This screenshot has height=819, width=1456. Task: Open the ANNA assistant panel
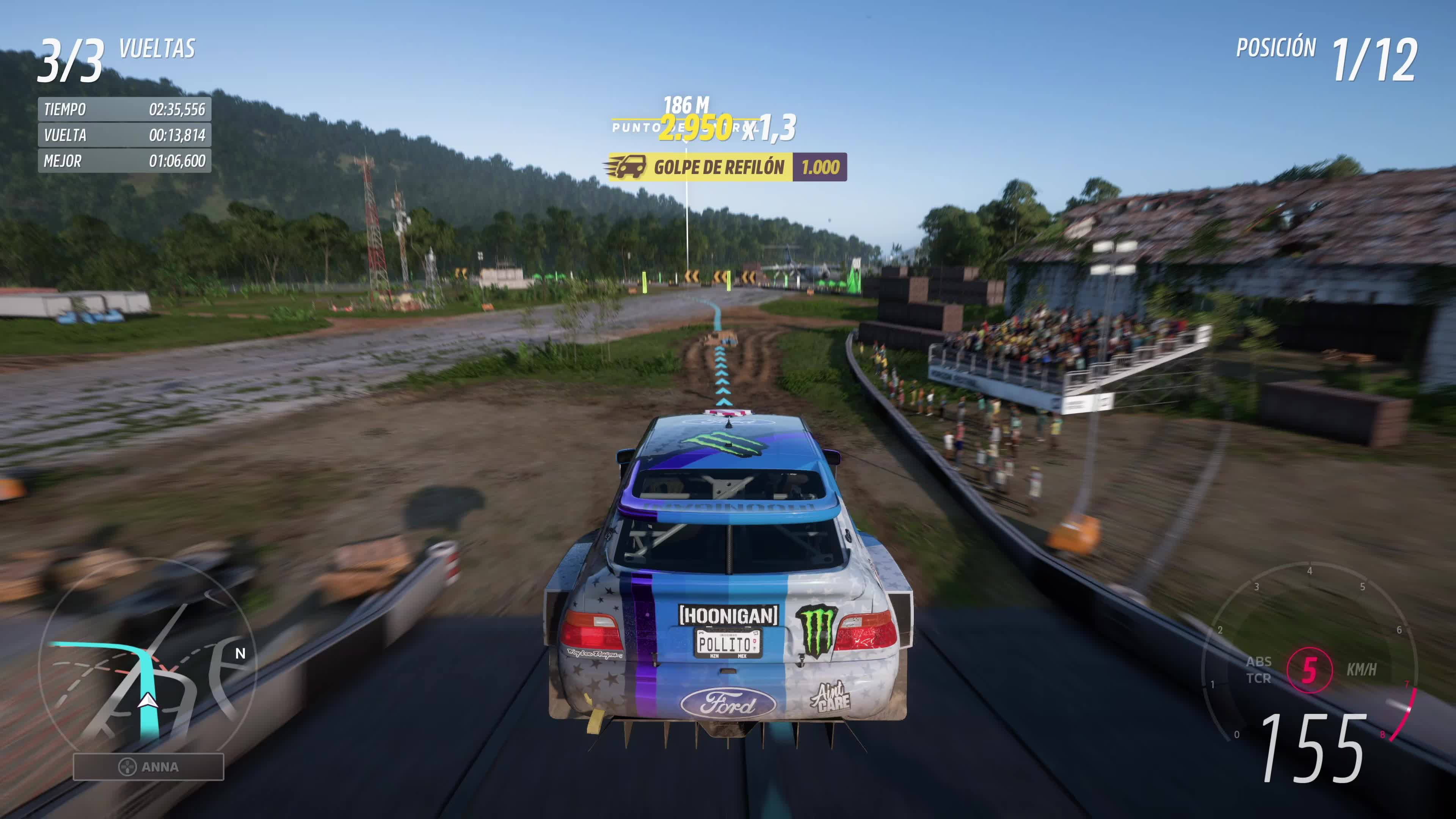point(149,766)
